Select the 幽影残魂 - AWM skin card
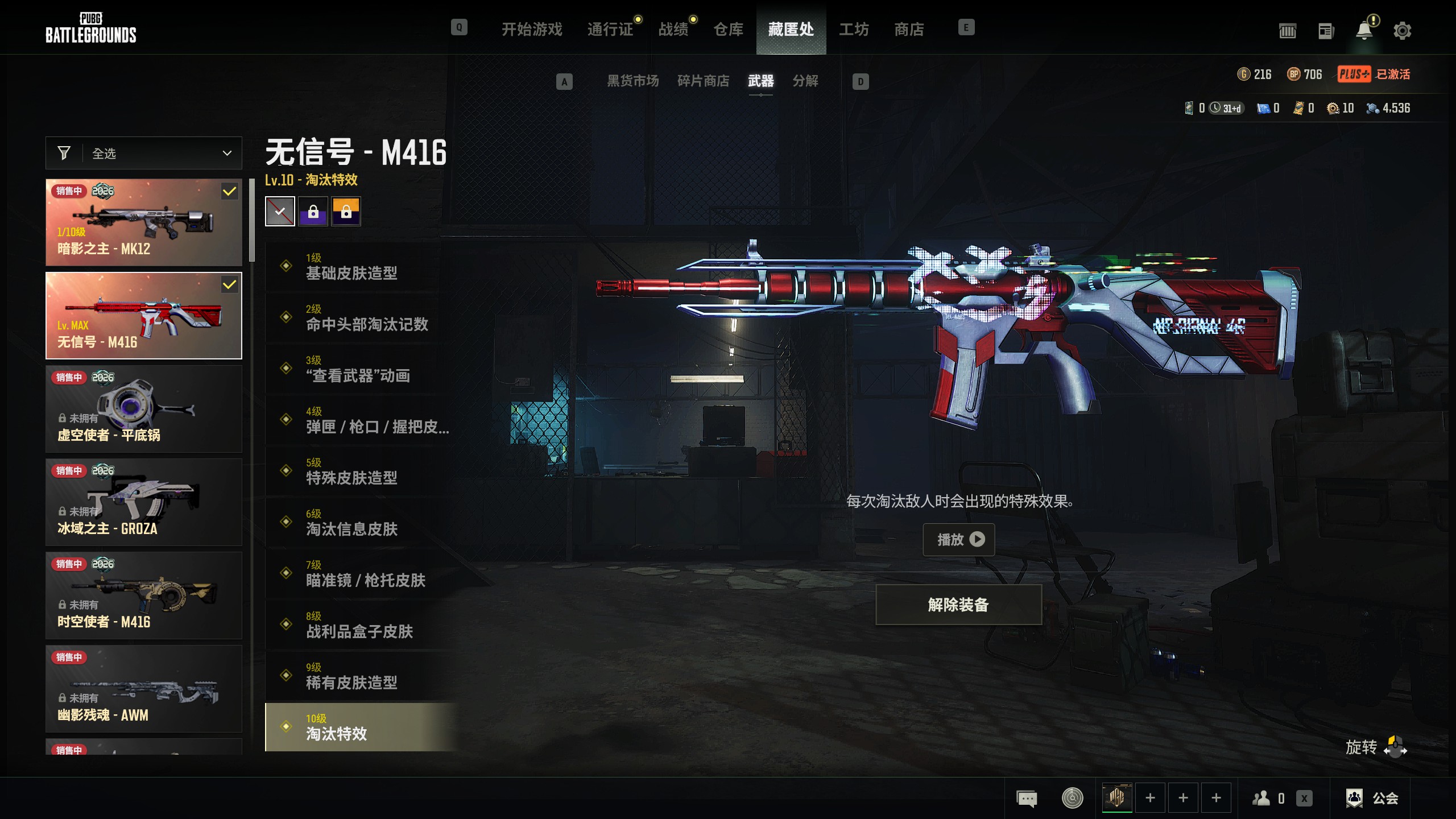 point(144,689)
